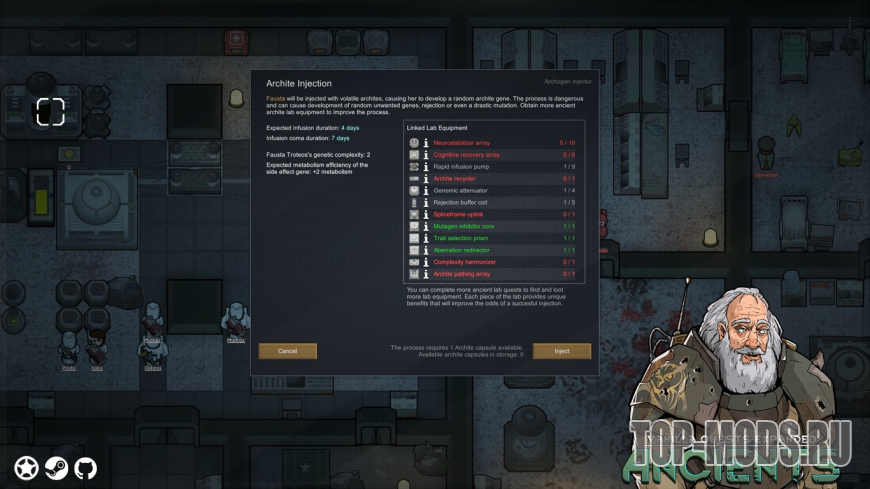View Complexity harmonizer info
The image size is (870, 489).
[x=426, y=263]
